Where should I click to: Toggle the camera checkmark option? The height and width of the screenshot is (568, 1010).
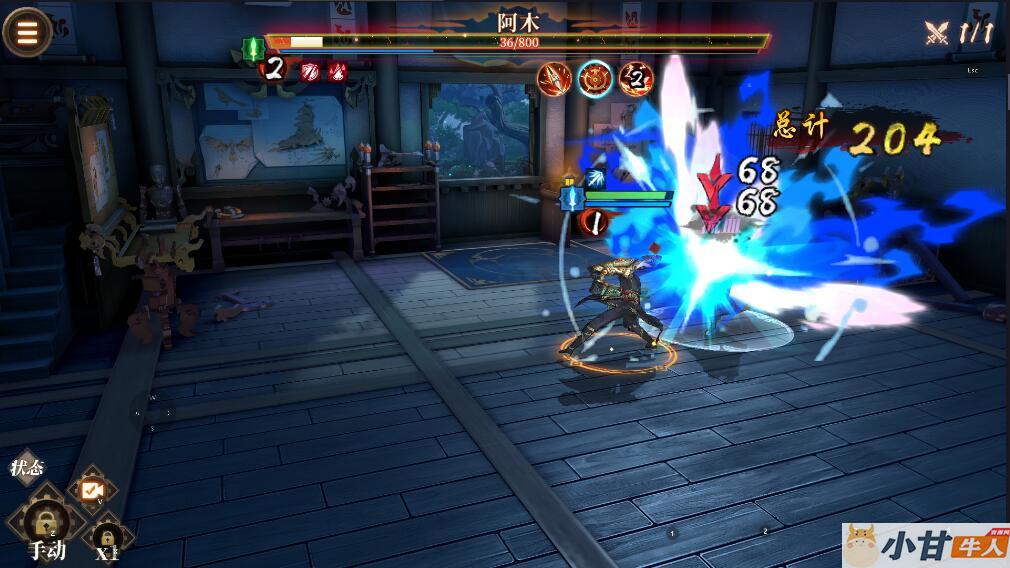[92, 489]
